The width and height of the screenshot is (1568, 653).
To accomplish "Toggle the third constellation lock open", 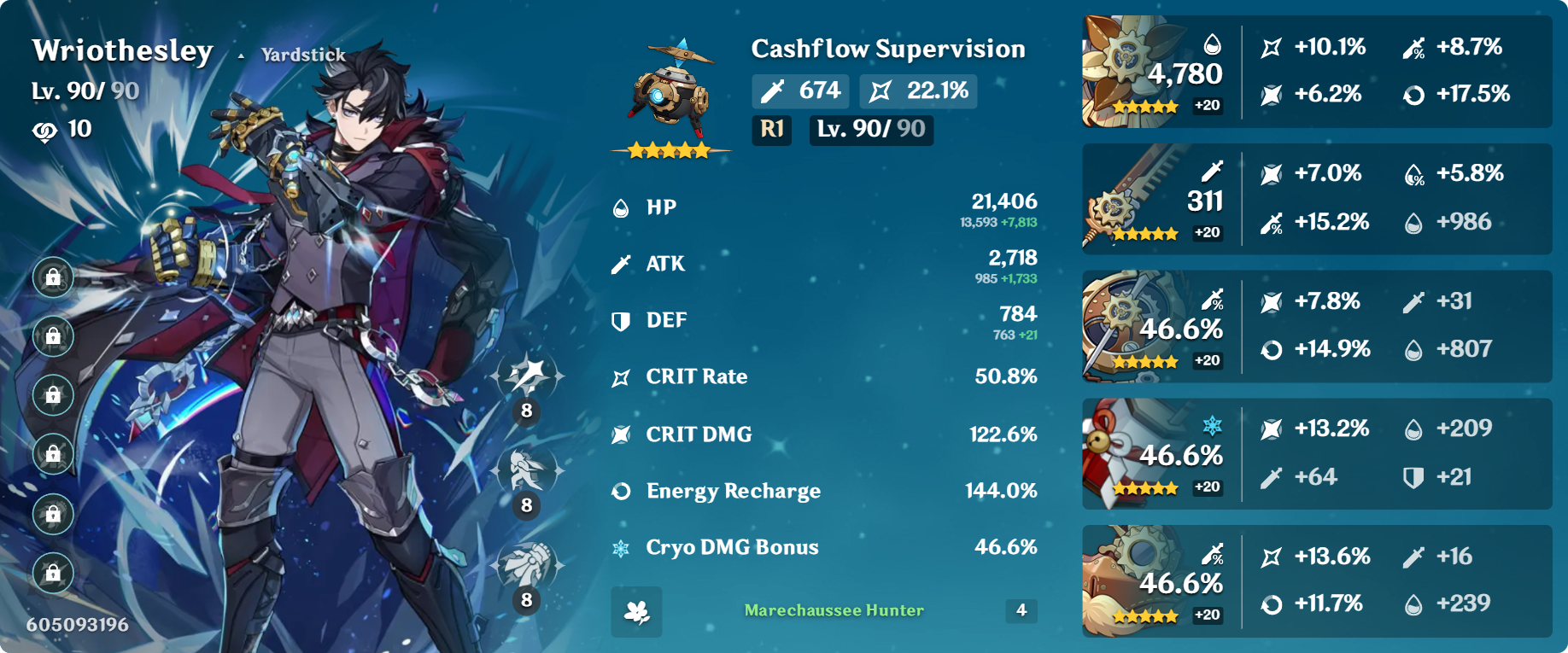I will (53, 394).
